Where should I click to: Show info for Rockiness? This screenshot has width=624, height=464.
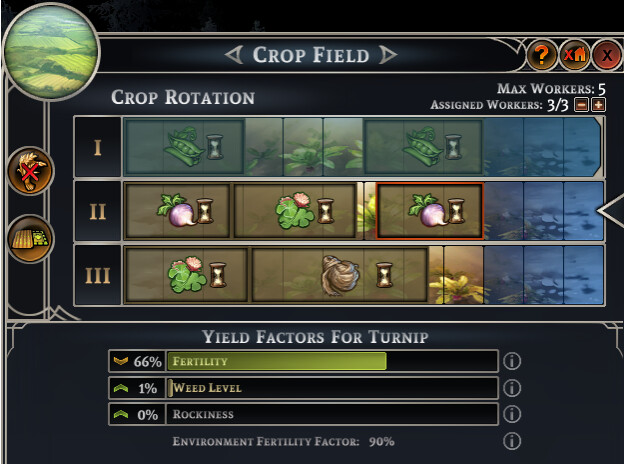tap(512, 414)
